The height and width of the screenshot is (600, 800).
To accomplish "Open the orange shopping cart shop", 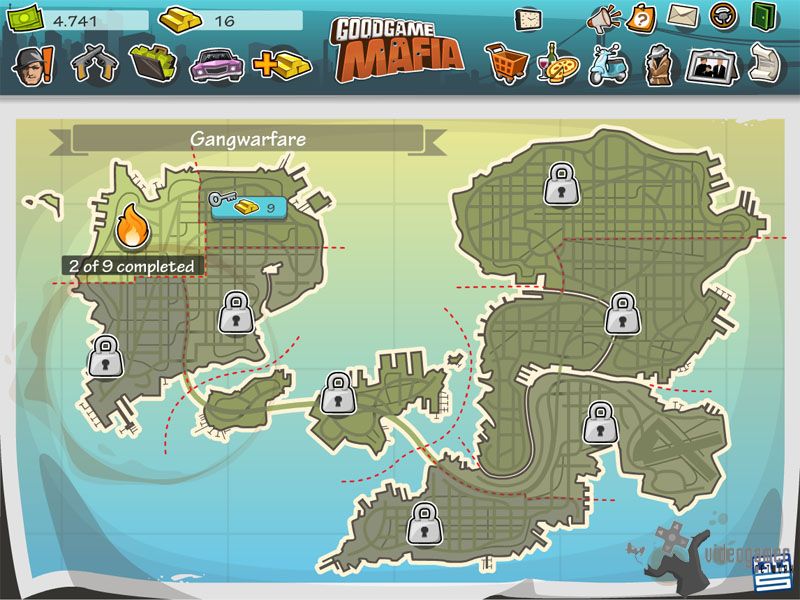I will tap(507, 64).
